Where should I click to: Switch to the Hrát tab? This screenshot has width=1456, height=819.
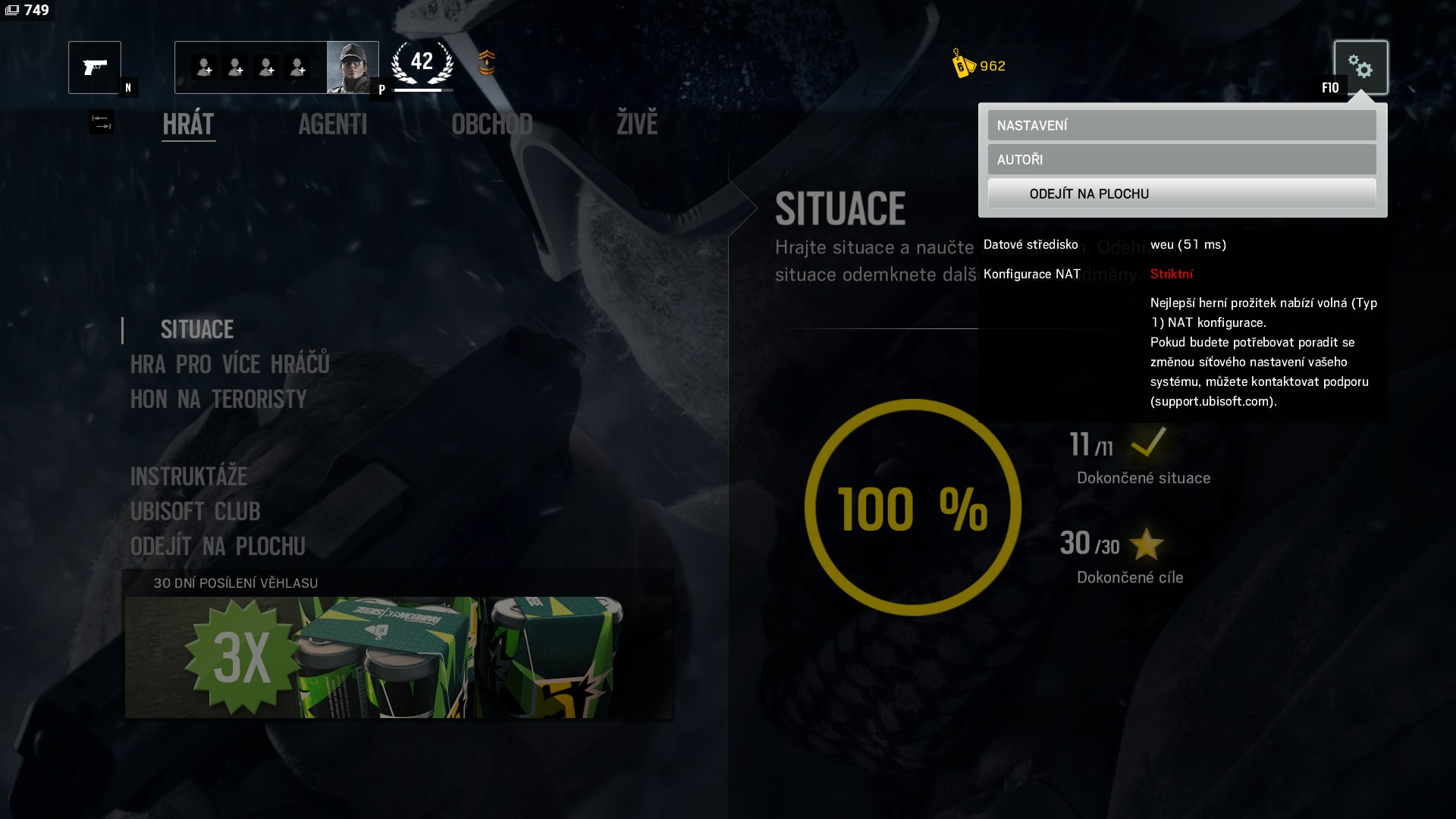coord(189,124)
